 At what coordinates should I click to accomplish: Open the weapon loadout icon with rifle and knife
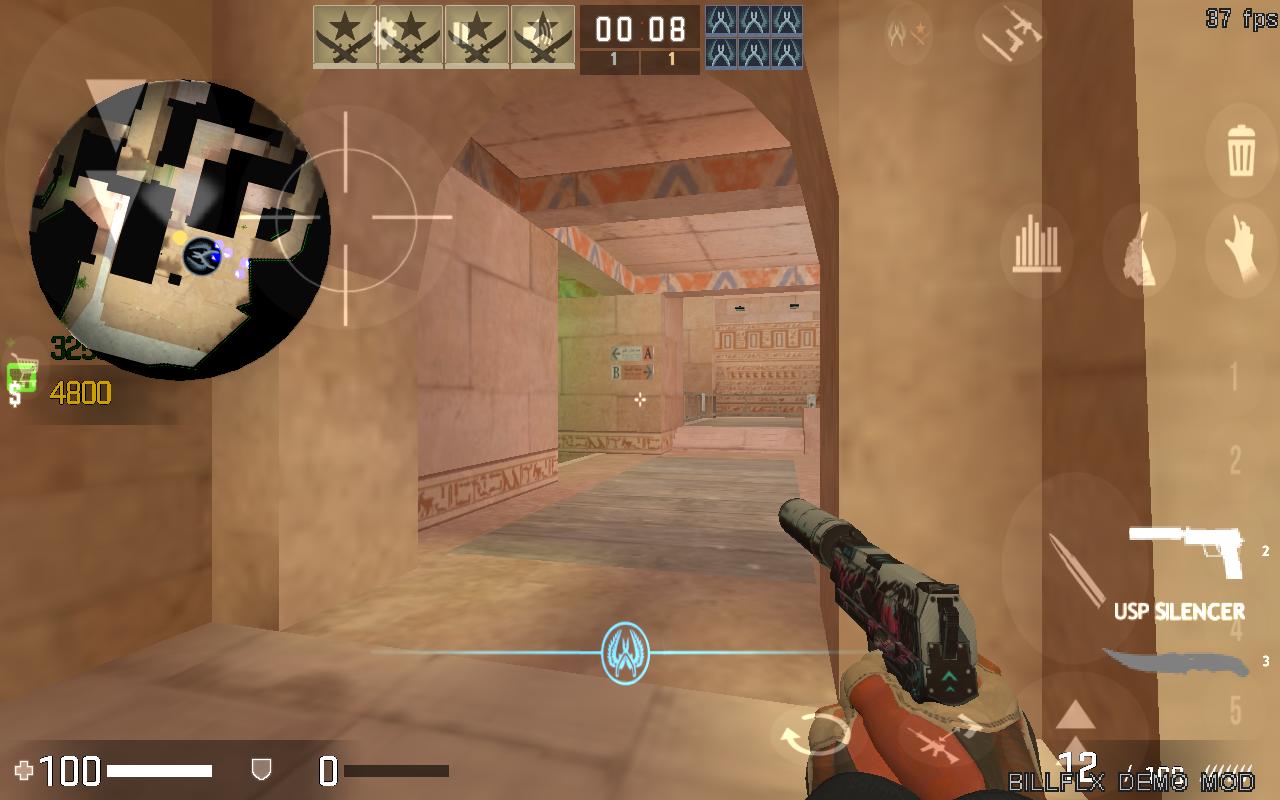click(1009, 35)
